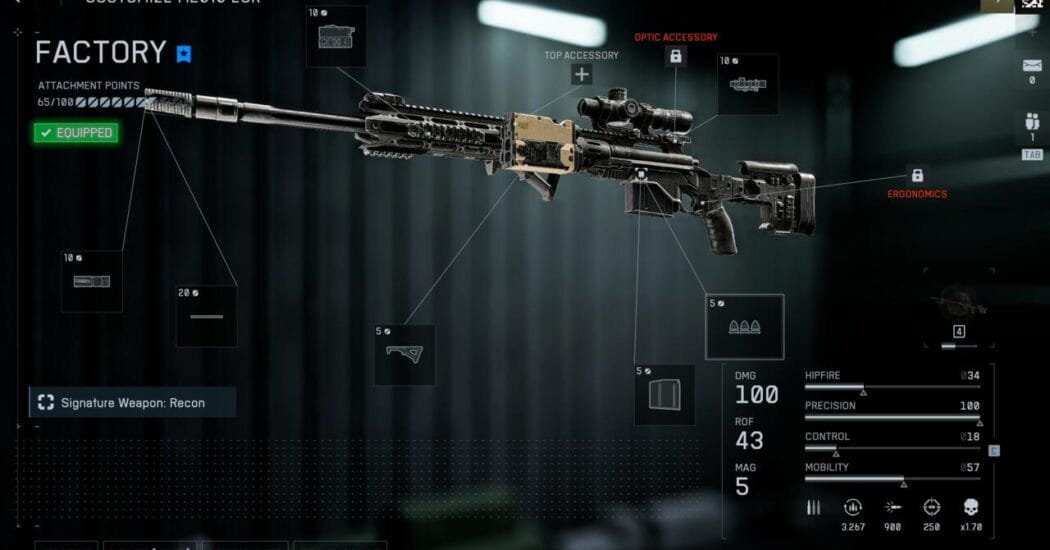This screenshot has width=1050, height=550.
Task: Select the muzzle suppressor attachment slot
Action: point(91,281)
